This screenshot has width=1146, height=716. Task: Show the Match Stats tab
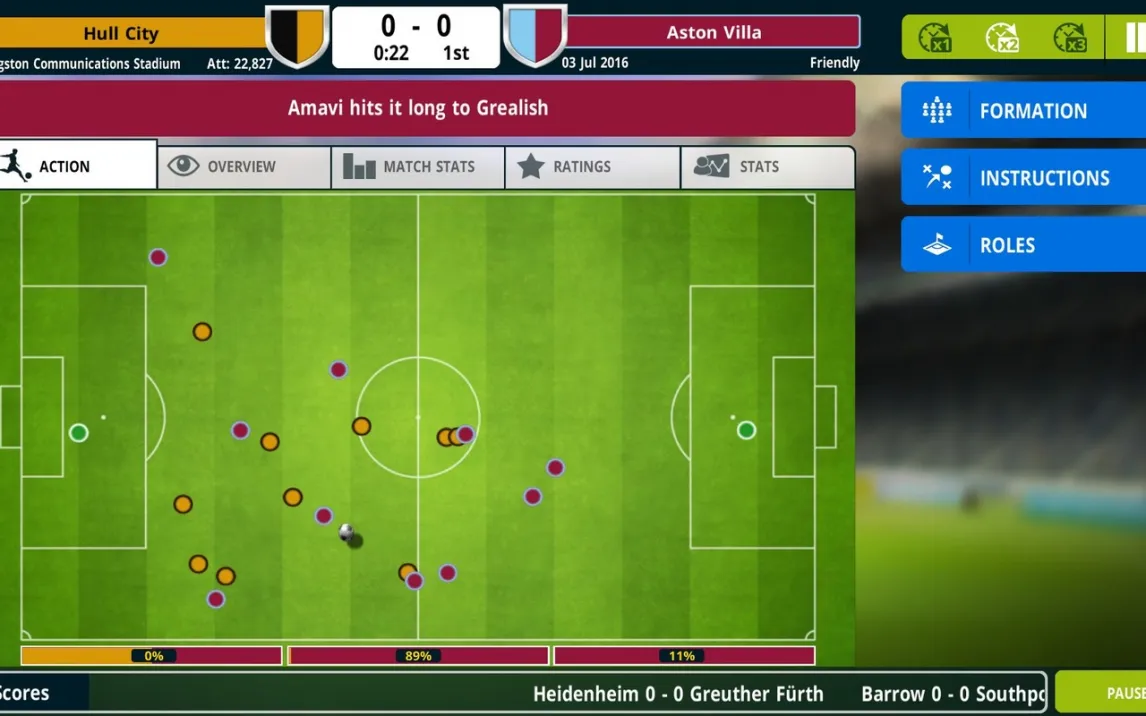click(x=417, y=167)
